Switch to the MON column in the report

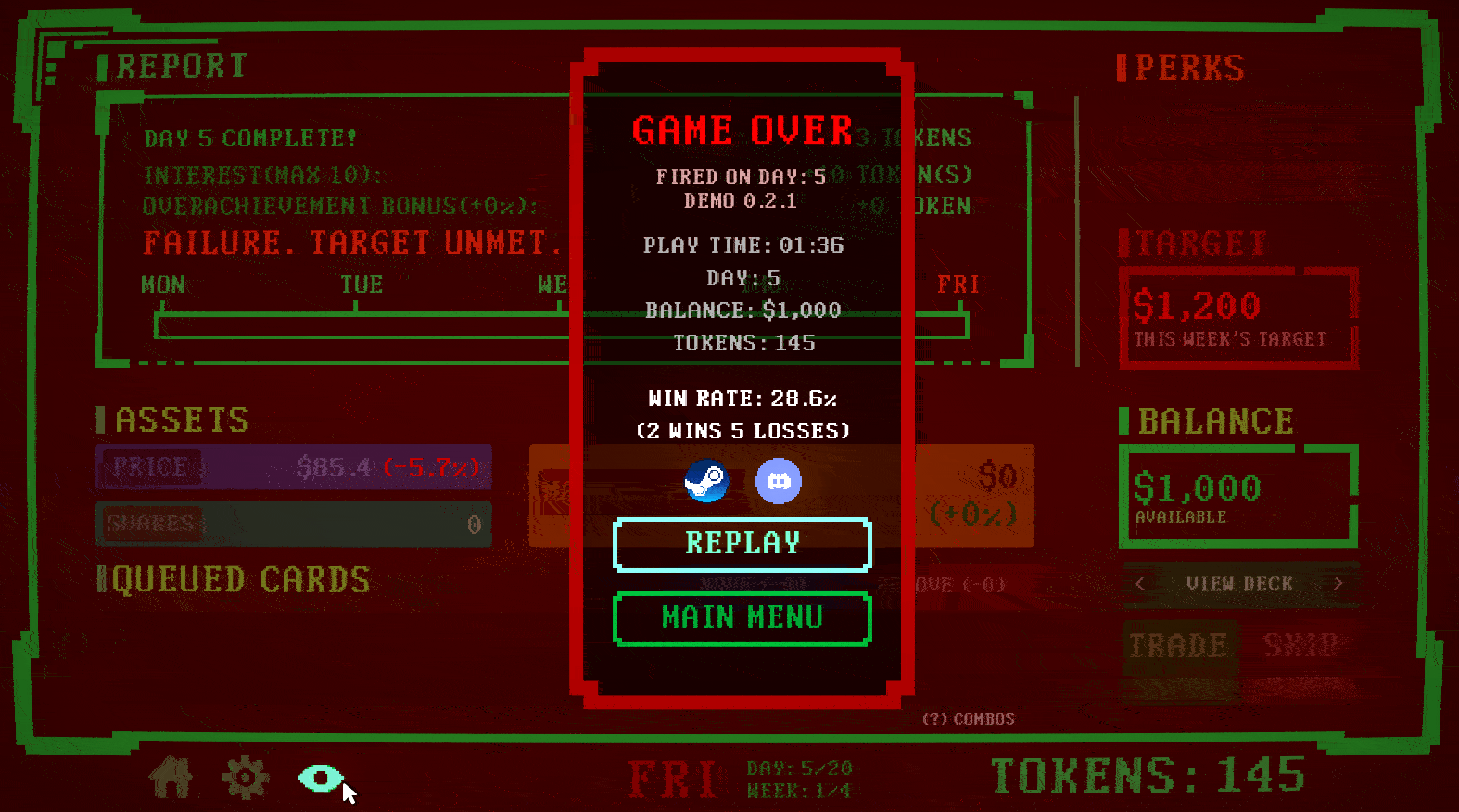coord(163,285)
